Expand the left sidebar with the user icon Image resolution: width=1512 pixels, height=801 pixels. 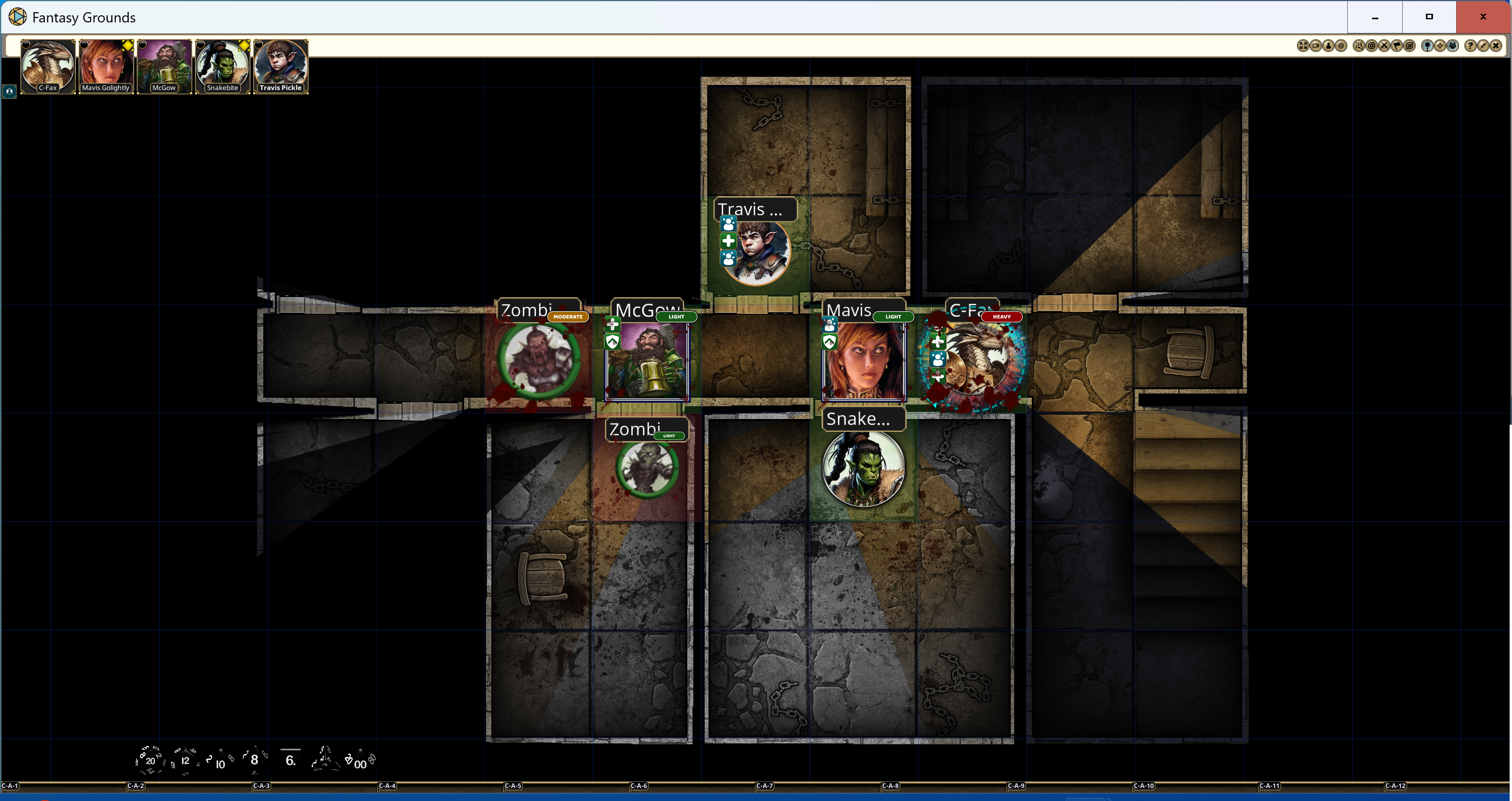(x=9, y=92)
